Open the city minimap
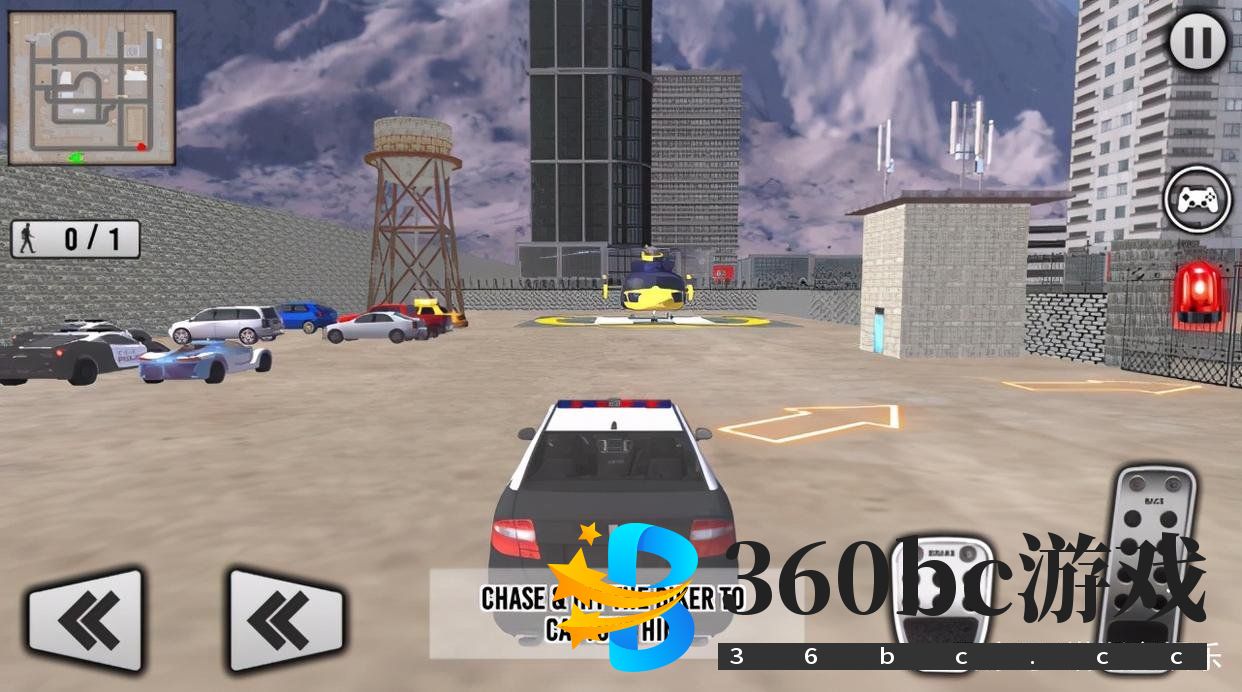Viewport: 1242px width, 692px height. pos(92,88)
